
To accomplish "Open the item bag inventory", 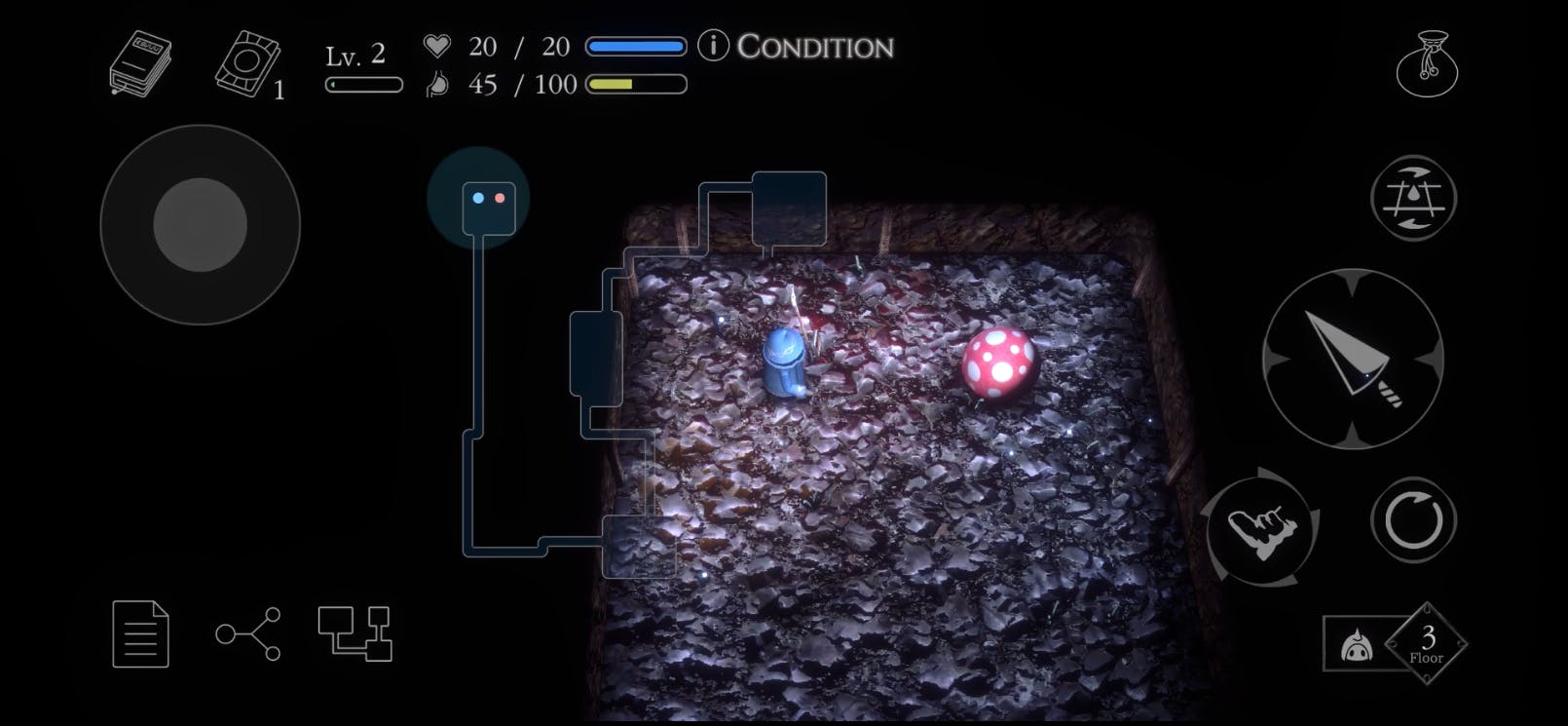I will click(x=1426, y=64).
